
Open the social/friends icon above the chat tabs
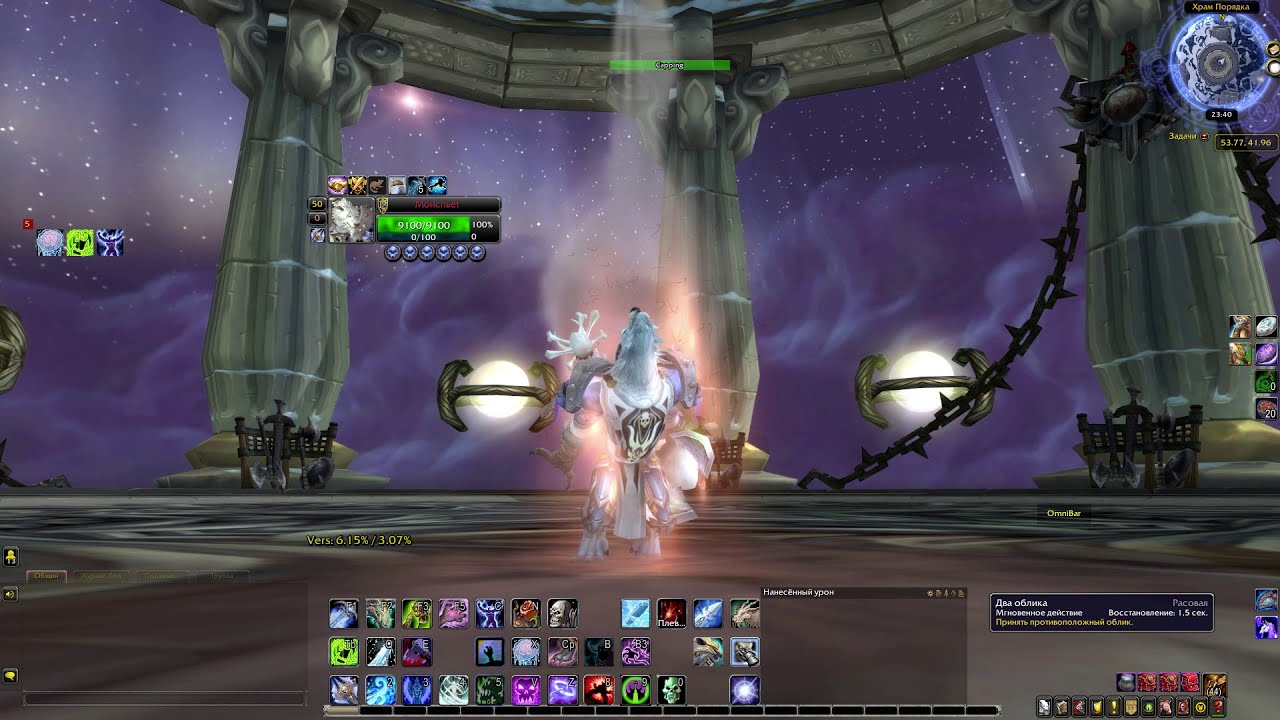pos(11,557)
